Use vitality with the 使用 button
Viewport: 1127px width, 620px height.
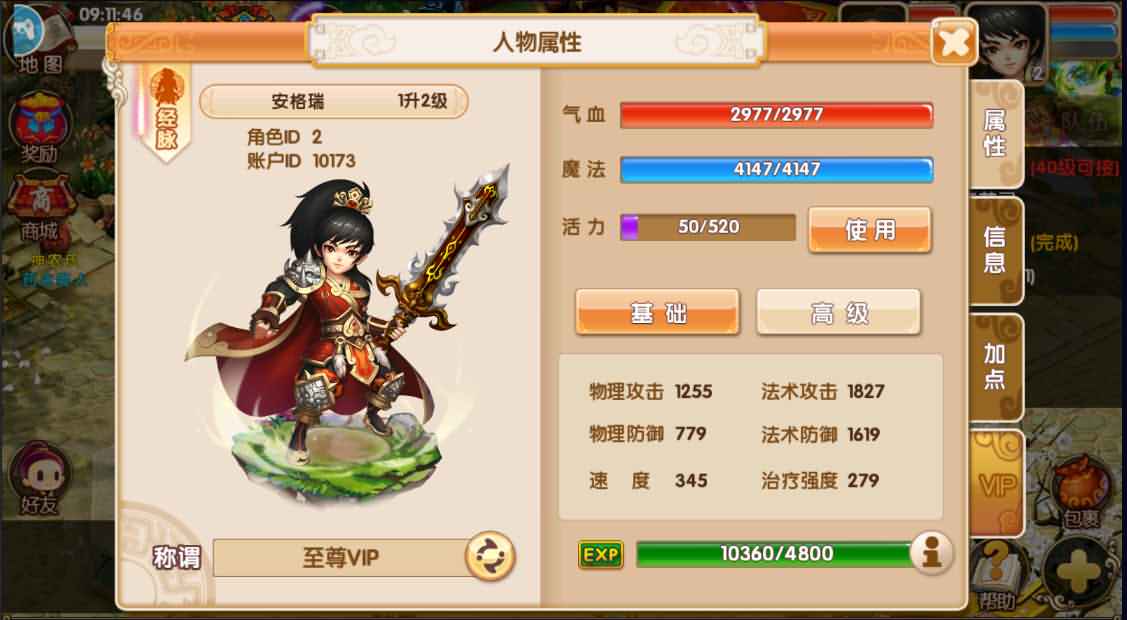click(869, 229)
